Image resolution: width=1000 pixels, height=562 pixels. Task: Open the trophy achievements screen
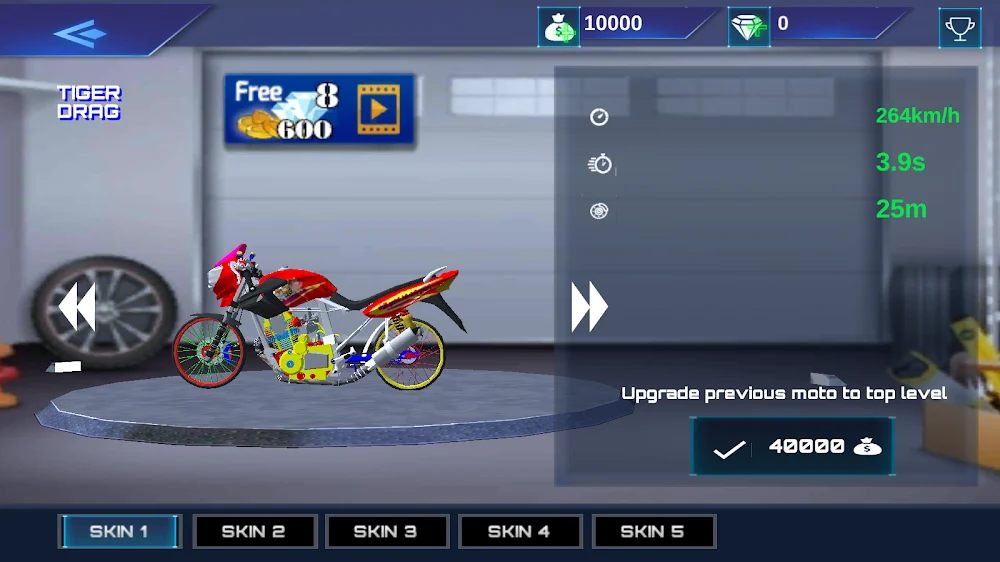[x=959, y=28]
